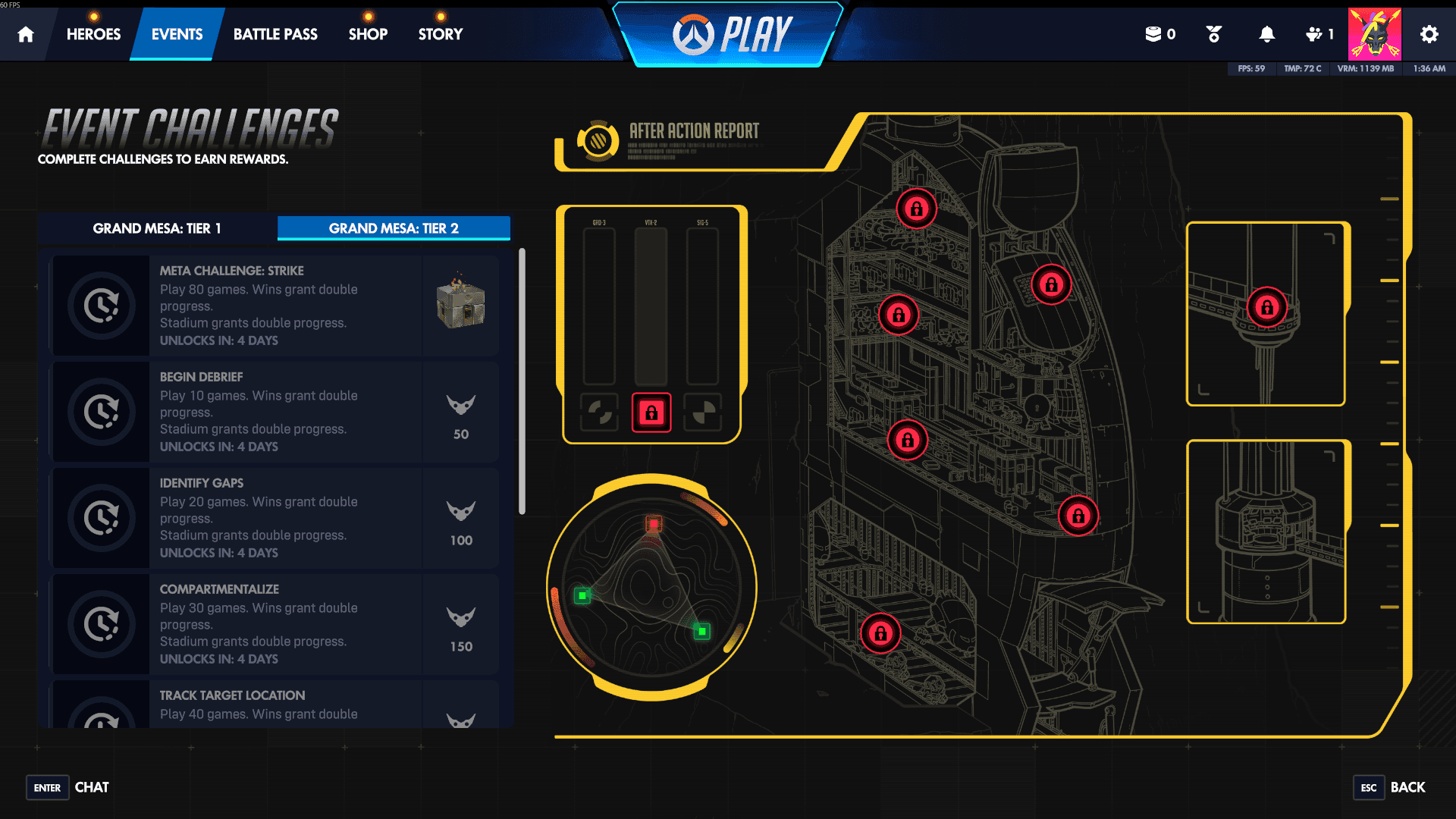1456x819 pixels.
Task: Click the medal challenge icon in the top bar
Action: click(x=1213, y=33)
